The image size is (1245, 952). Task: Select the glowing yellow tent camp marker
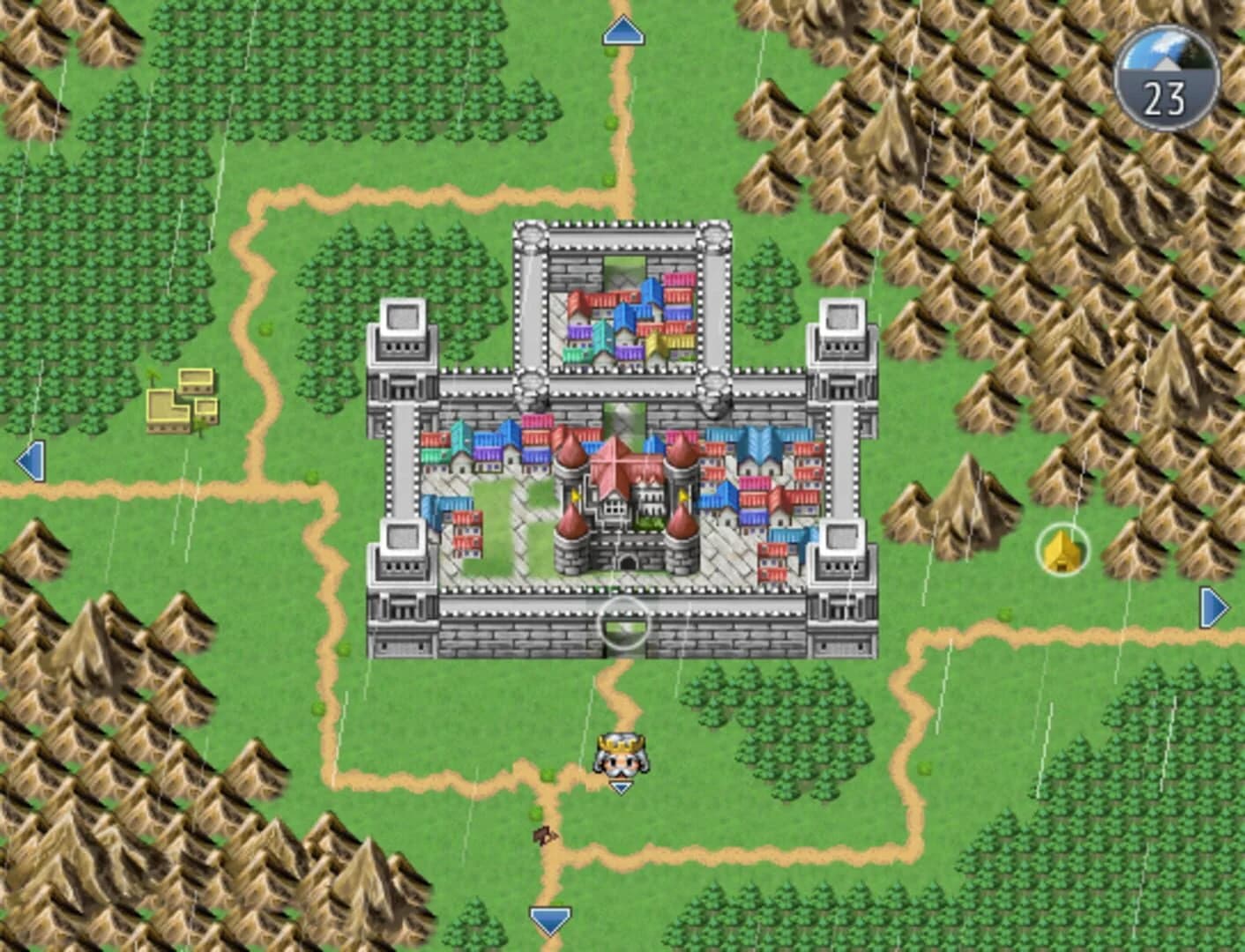click(1062, 551)
